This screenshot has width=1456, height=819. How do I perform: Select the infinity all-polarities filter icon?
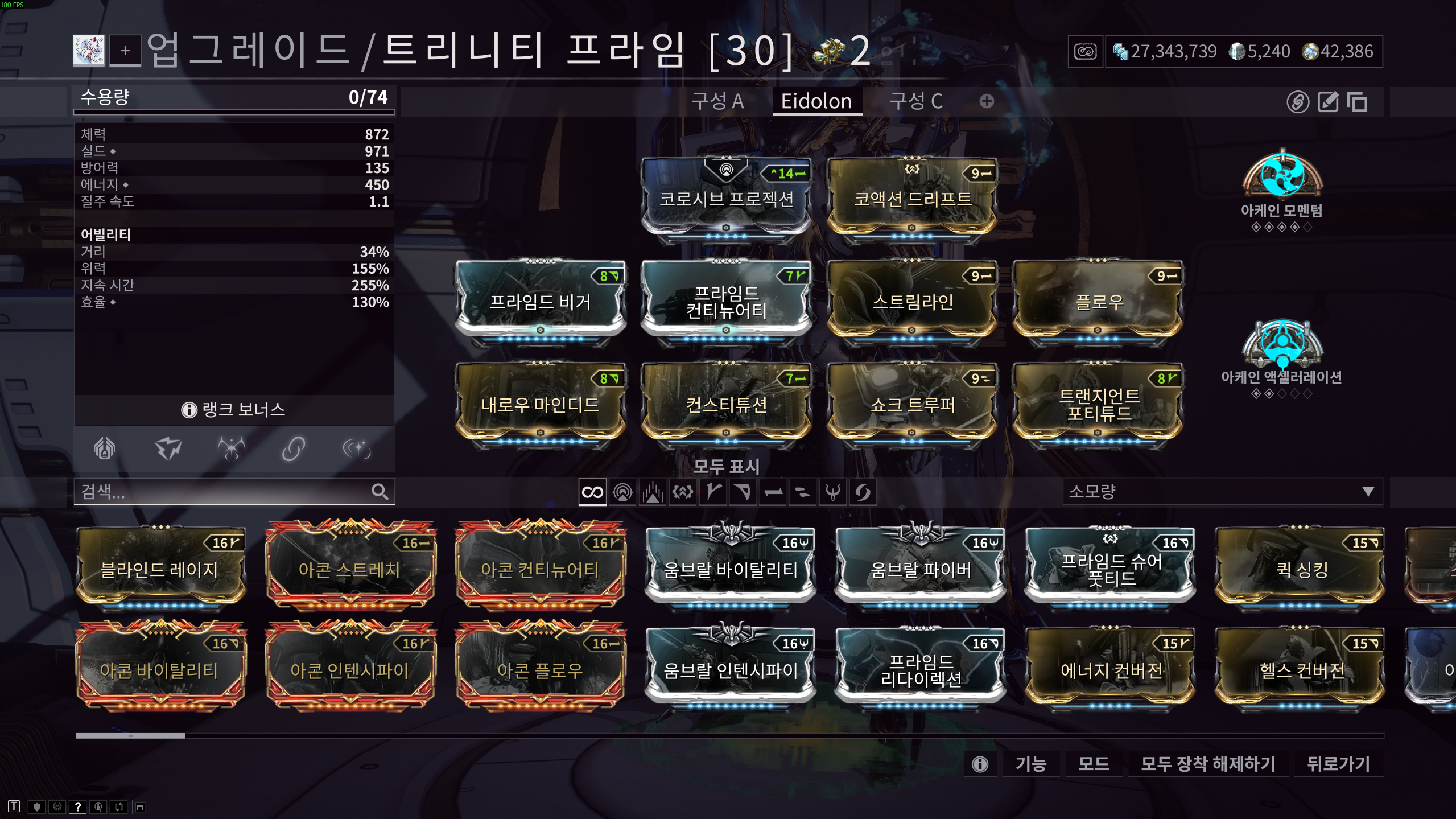[592, 492]
